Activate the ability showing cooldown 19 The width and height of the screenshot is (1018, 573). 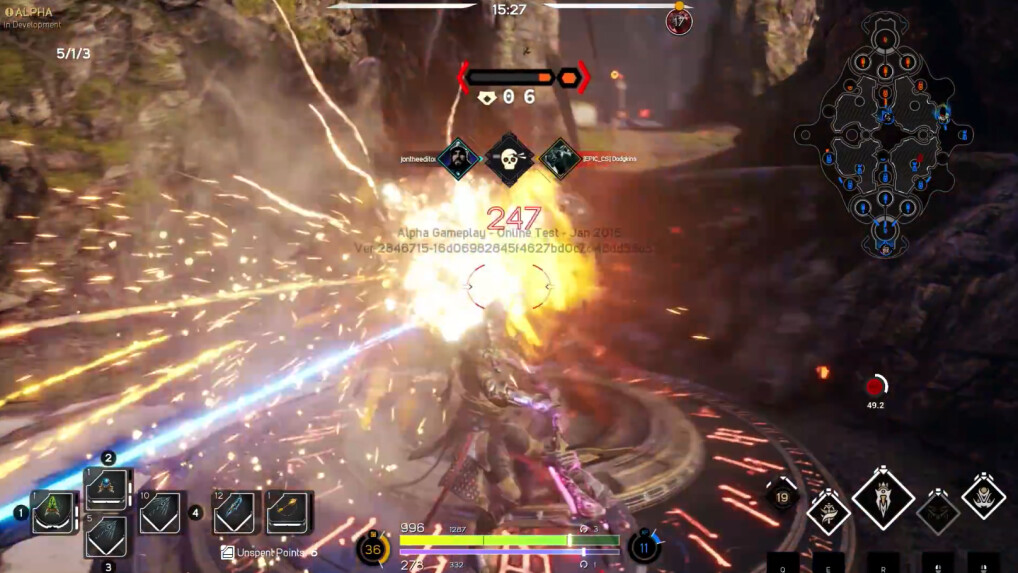point(781,496)
